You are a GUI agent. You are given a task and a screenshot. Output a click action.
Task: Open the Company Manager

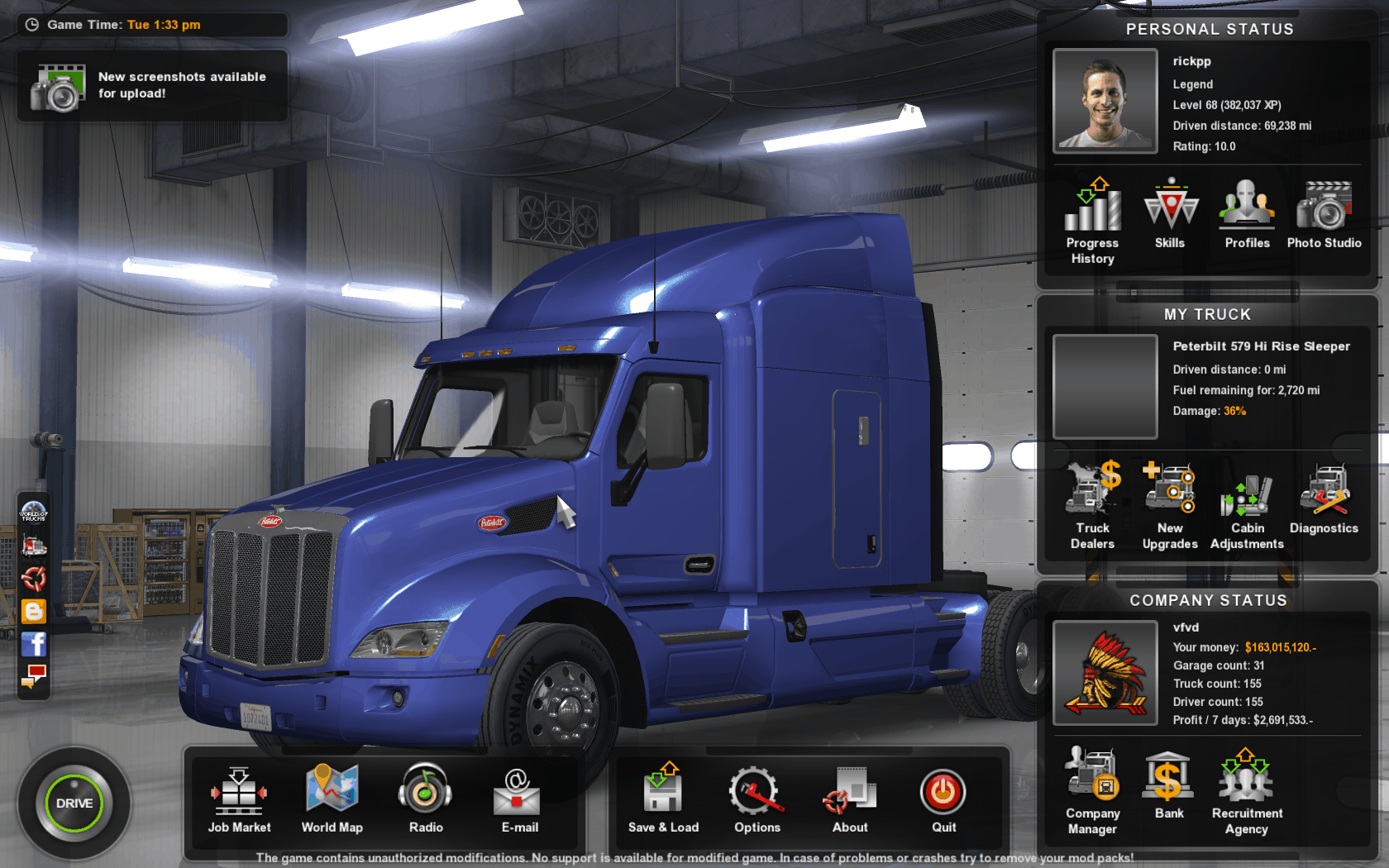[1092, 789]
